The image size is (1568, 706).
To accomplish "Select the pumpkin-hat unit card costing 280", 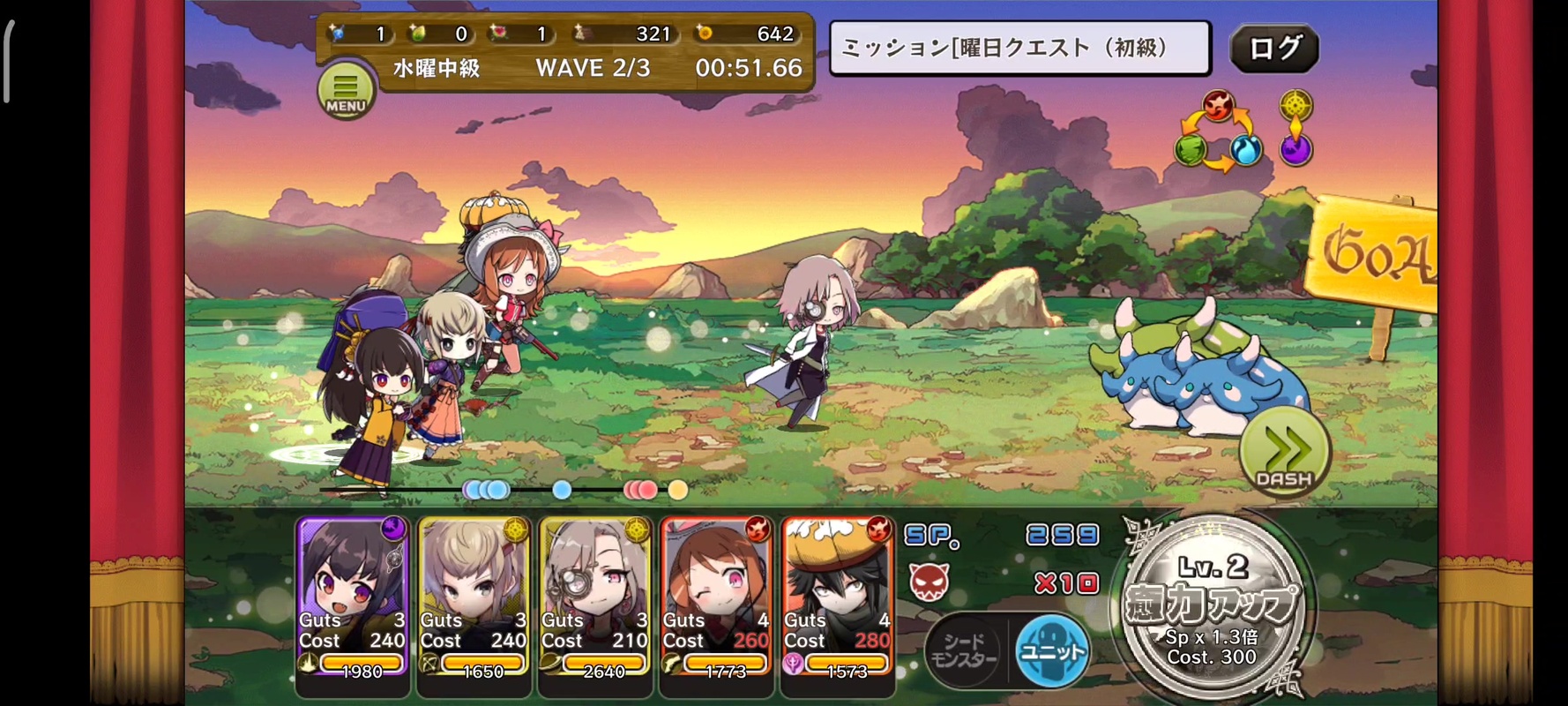I will [838, 600].
